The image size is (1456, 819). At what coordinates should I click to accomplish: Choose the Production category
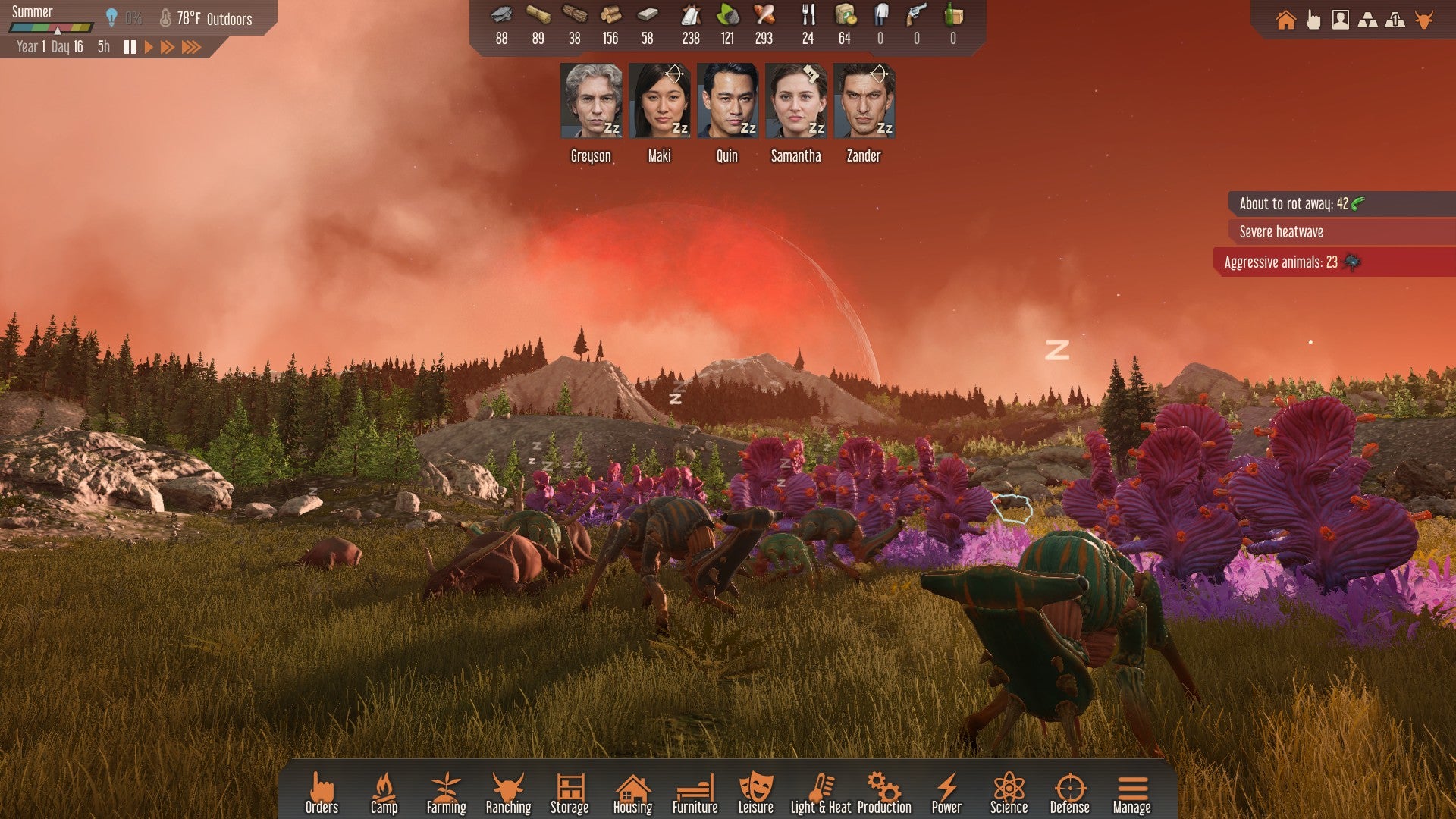tap(884, 793)
